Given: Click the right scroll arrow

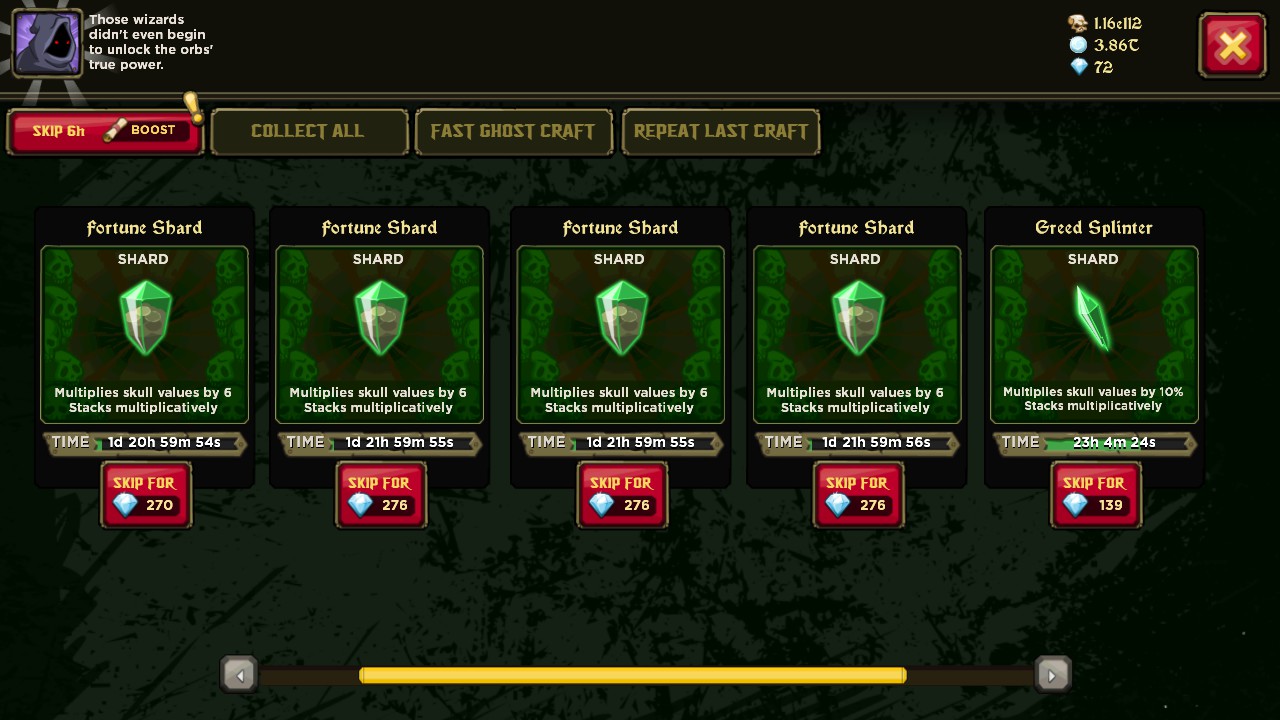Looking at the screenshot, I should 1053,674.
